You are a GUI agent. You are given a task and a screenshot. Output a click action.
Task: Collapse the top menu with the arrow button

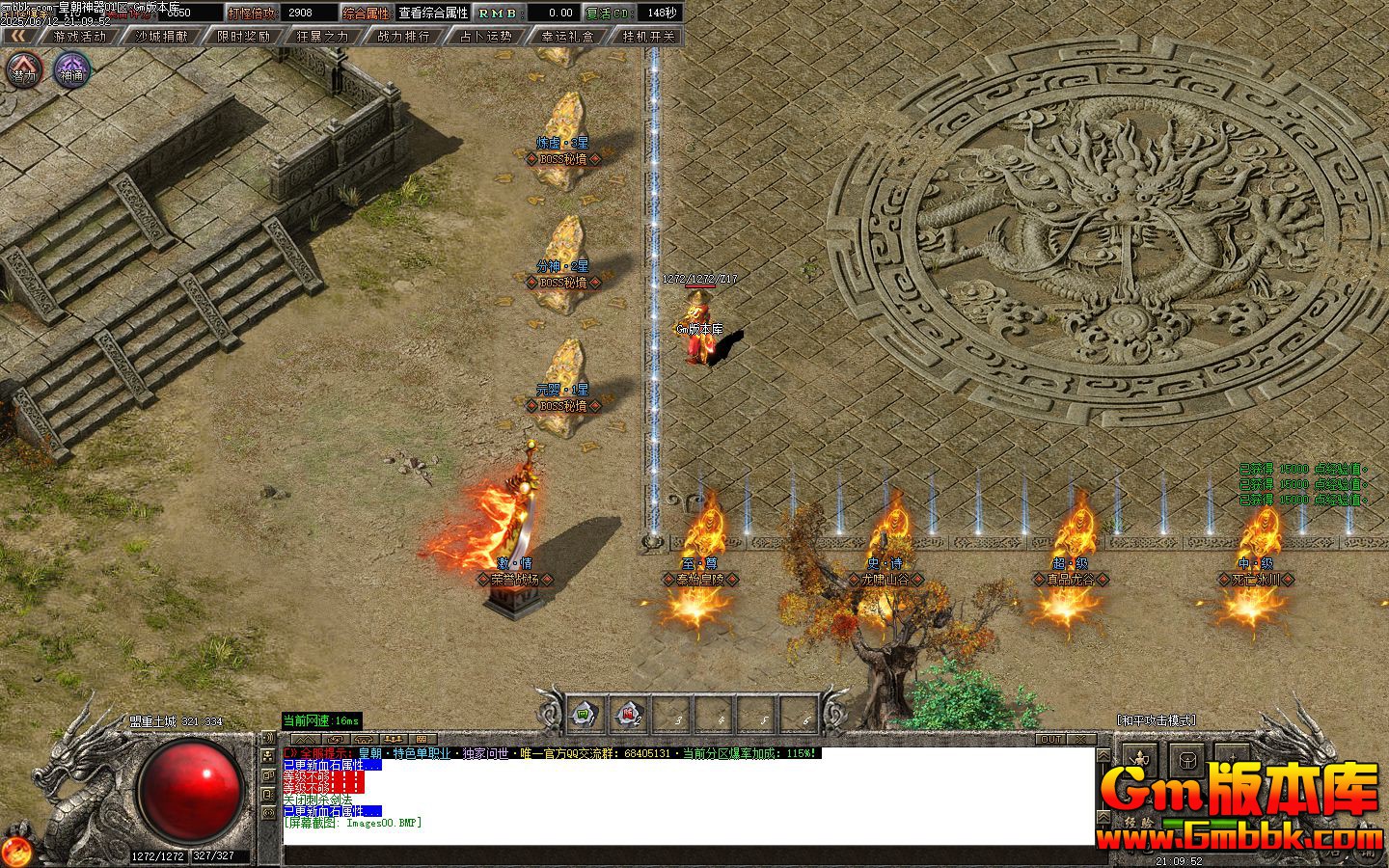(17, 37)
